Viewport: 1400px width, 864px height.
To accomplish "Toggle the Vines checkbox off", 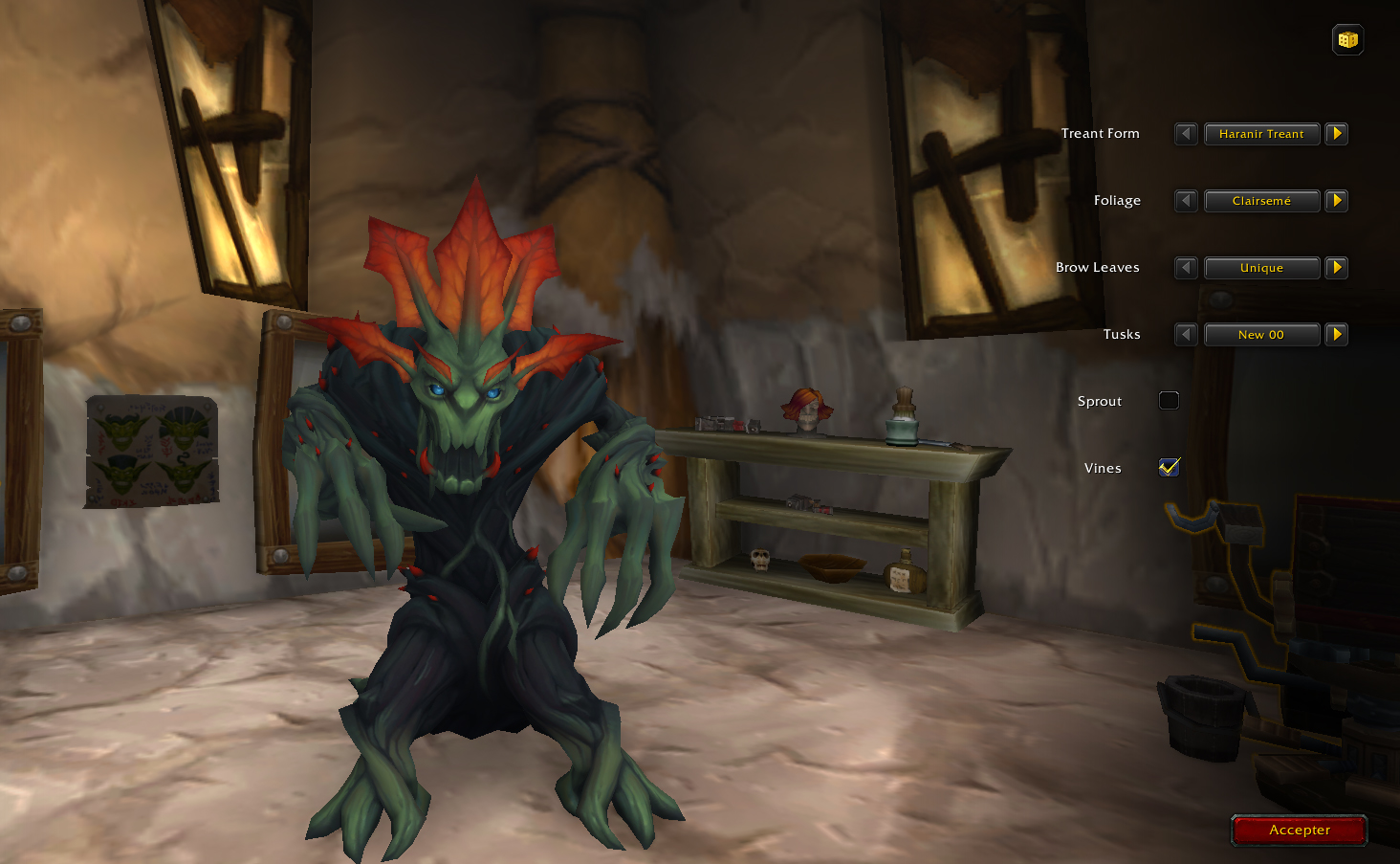I will pos(1169,468).
